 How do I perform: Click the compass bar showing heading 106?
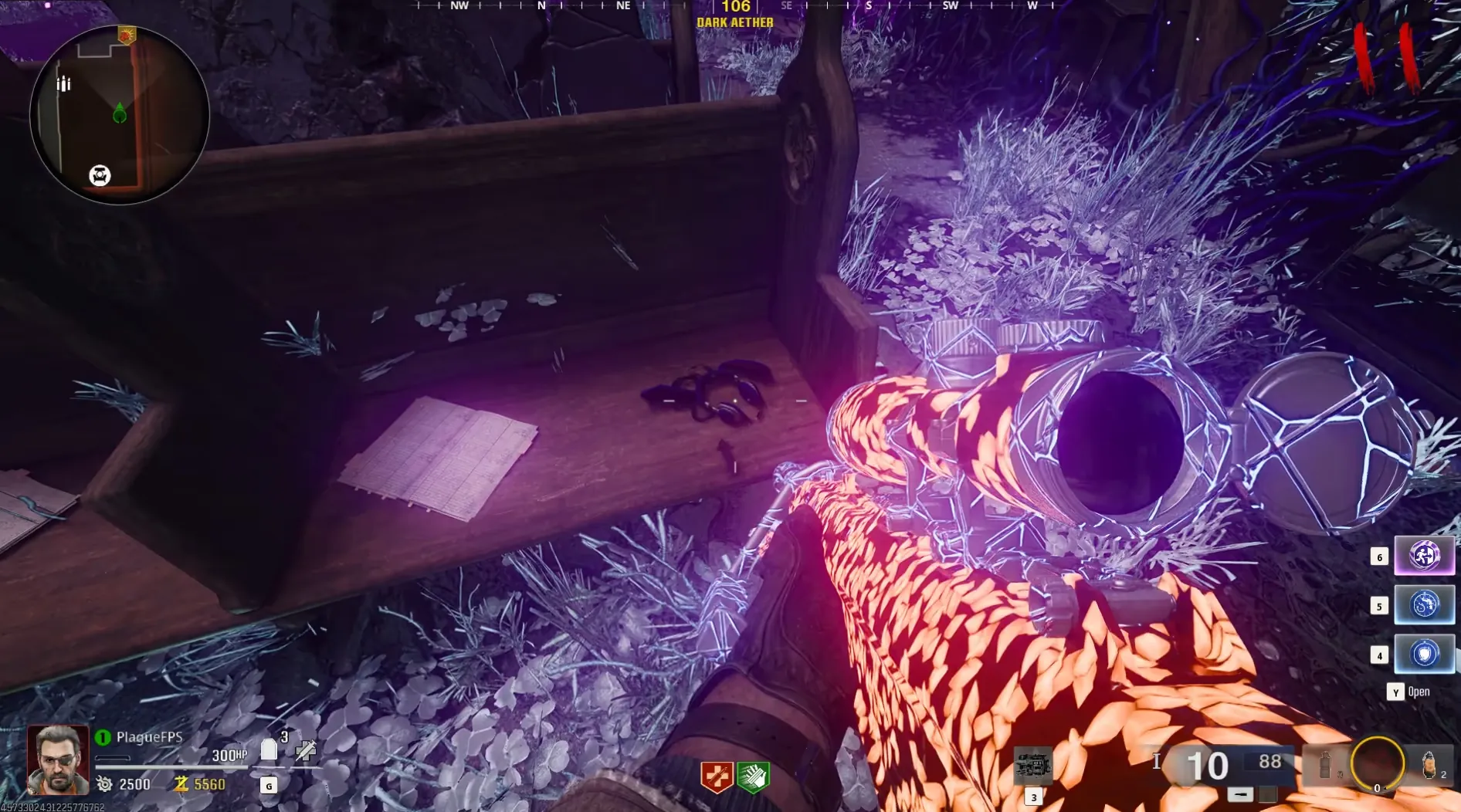[735, 8]
